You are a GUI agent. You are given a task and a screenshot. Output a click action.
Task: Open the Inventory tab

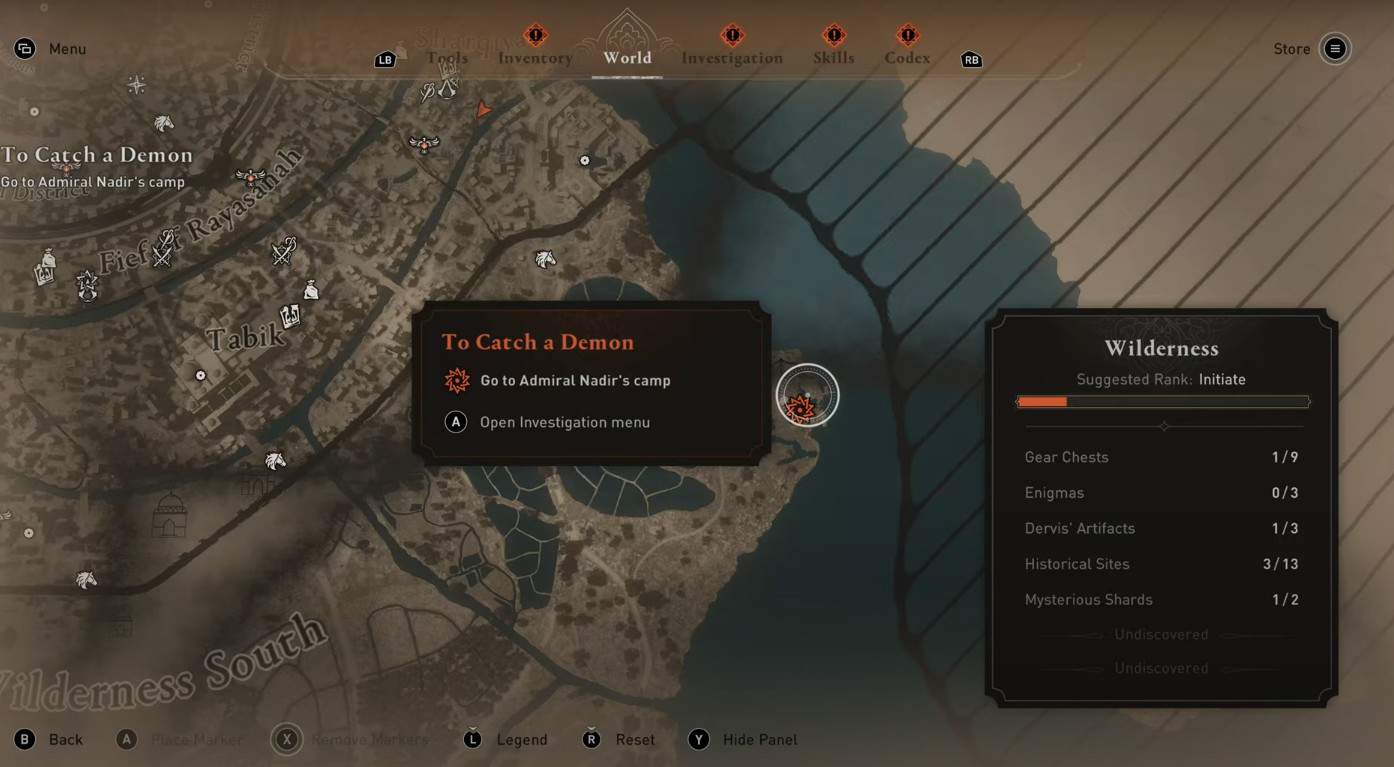click(x=535, y=58)
